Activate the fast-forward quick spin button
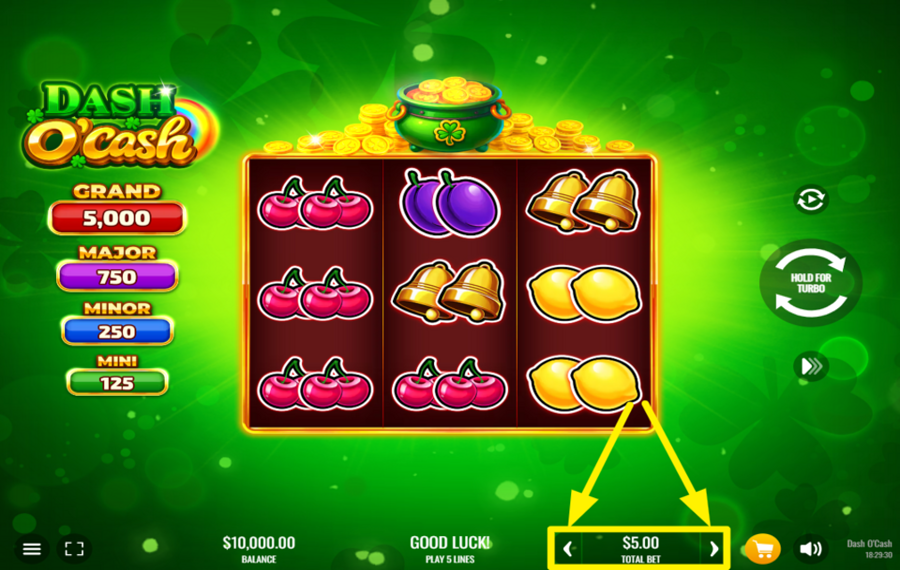Screen dimensions: 900x570 coord(810,366)
